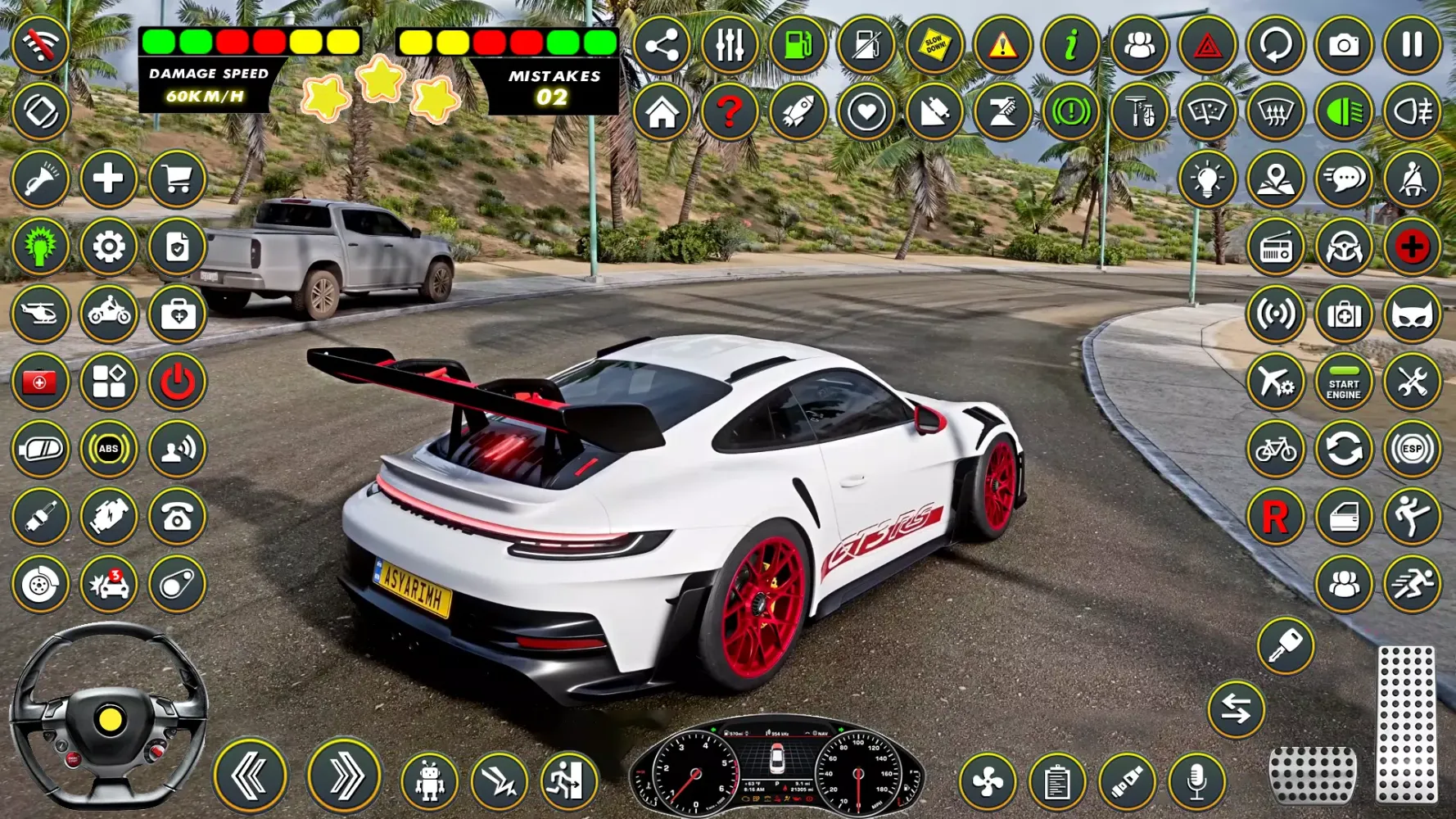Pause the game with the pause button
The width and height of the screenshot is (1456, 819).
(x=1412, y=44)
